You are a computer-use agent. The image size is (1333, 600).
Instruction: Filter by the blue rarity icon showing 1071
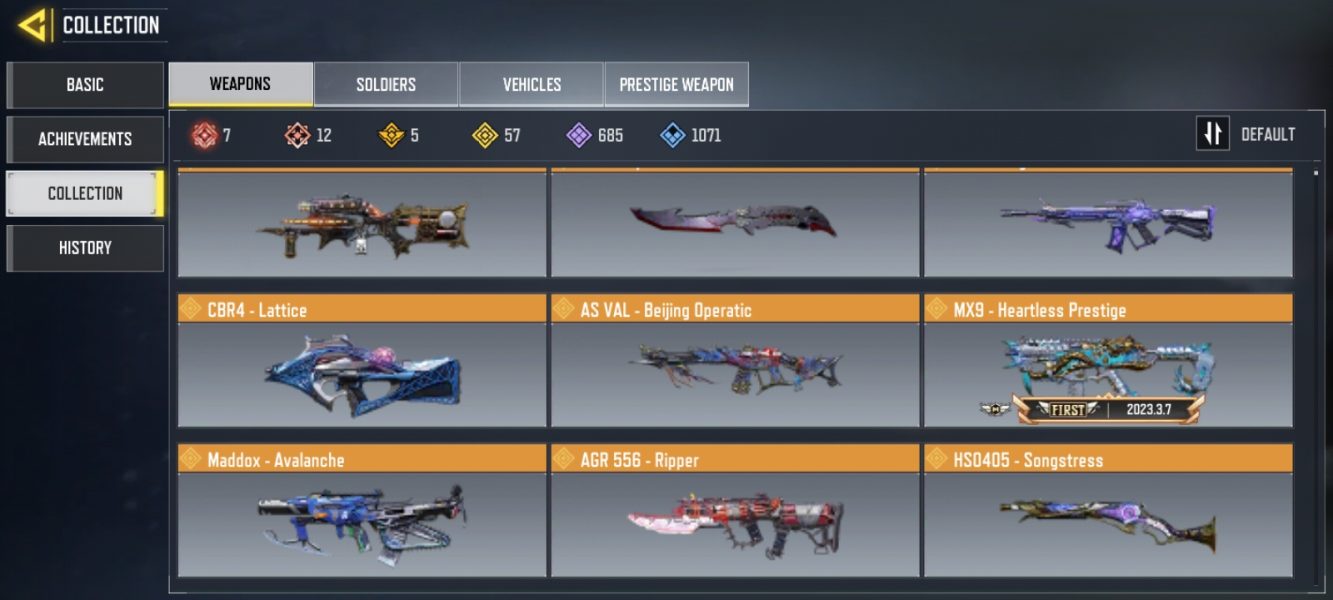click(673, 135)
